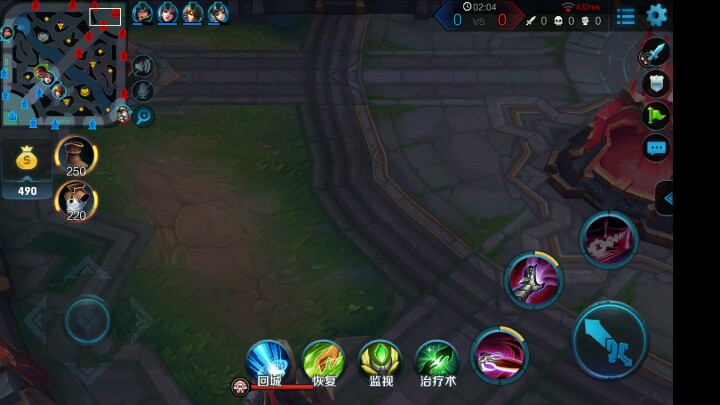Send the sword attack signal
This screenshot has height=405, width=720.
click(655, 51)
